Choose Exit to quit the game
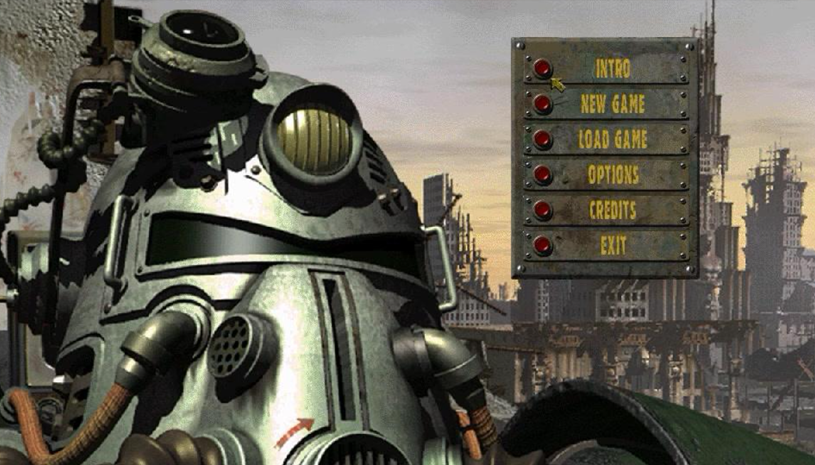 [x=542, y=245]
